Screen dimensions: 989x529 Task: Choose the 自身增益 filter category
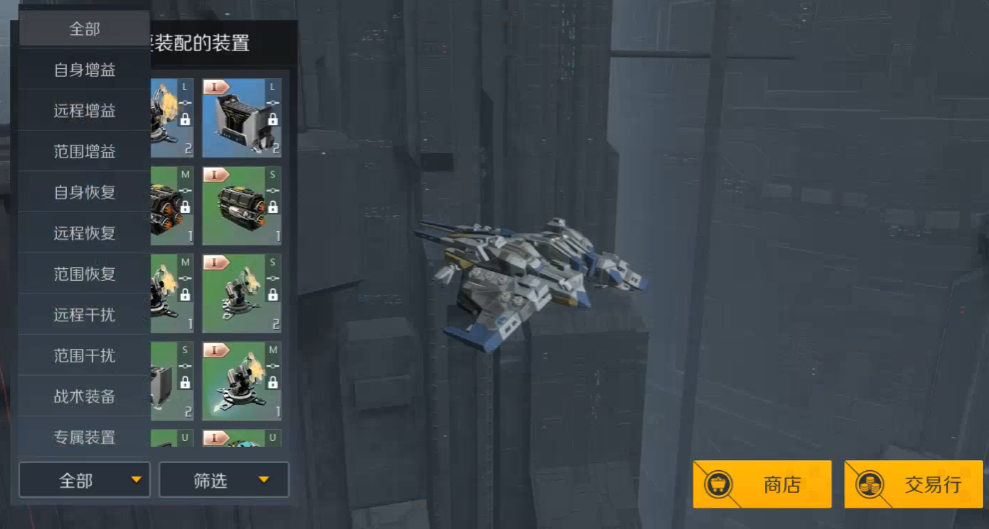pos(84,70)
